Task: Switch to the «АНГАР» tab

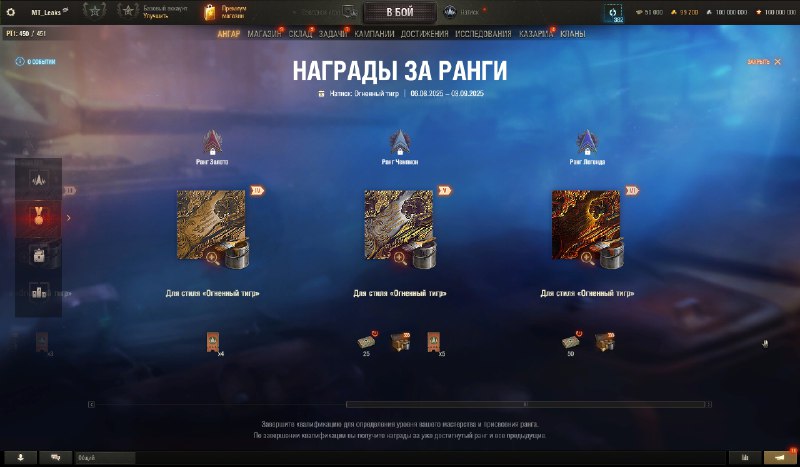Action: pyautogui.click(x=229, y=33)
